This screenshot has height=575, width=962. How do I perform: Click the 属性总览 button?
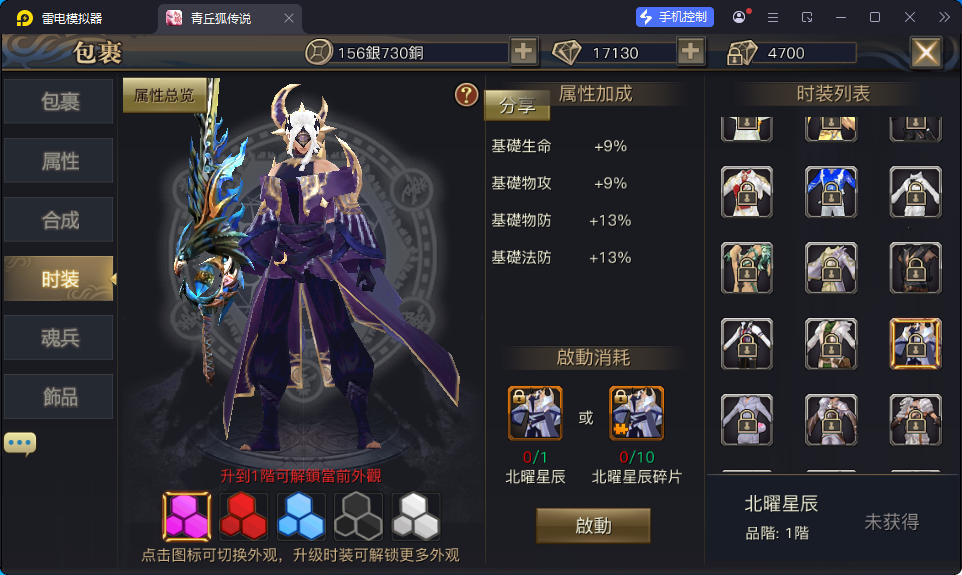pos(164,96)
